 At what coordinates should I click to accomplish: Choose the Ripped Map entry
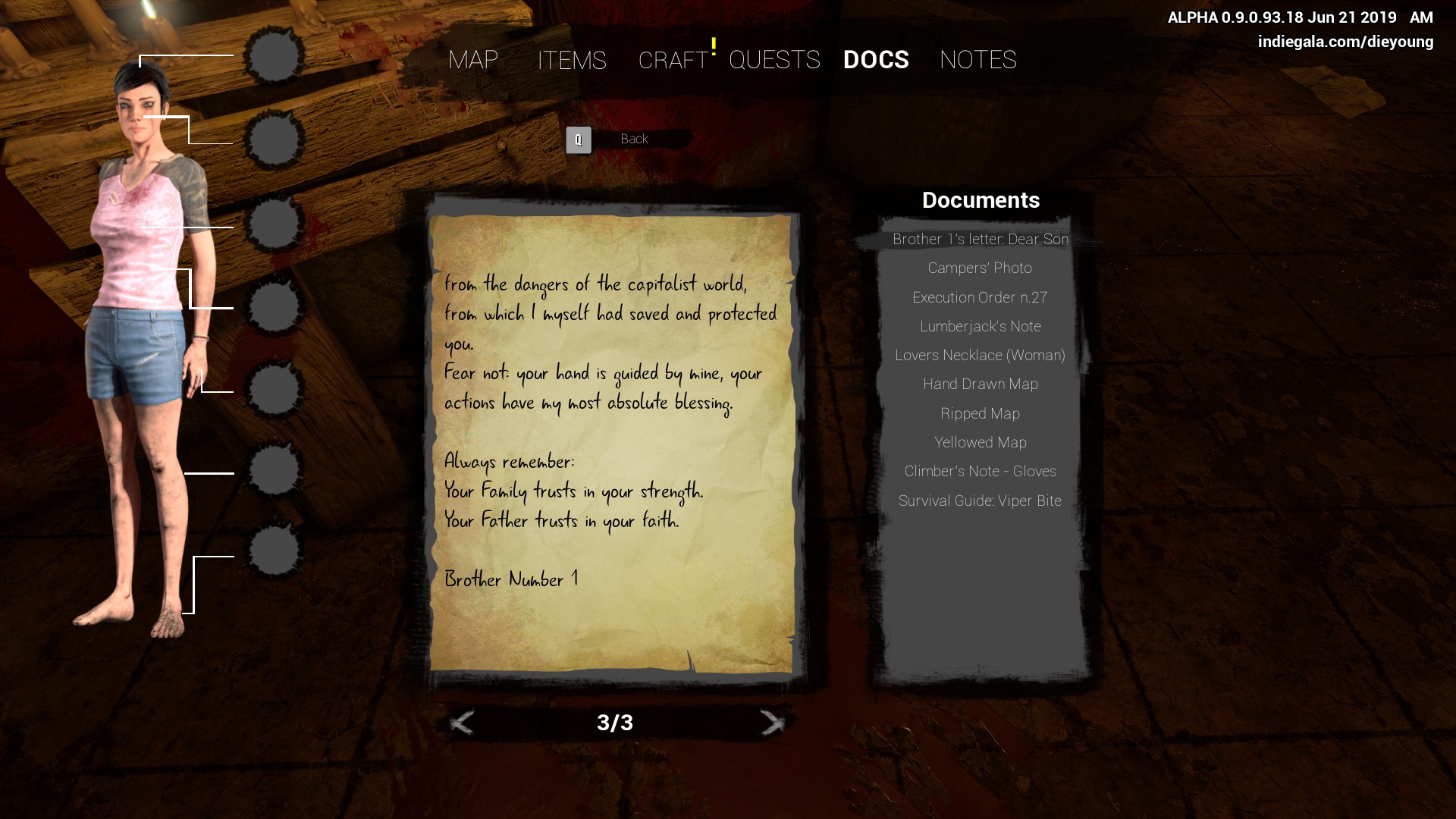click(x=980, y=413)
